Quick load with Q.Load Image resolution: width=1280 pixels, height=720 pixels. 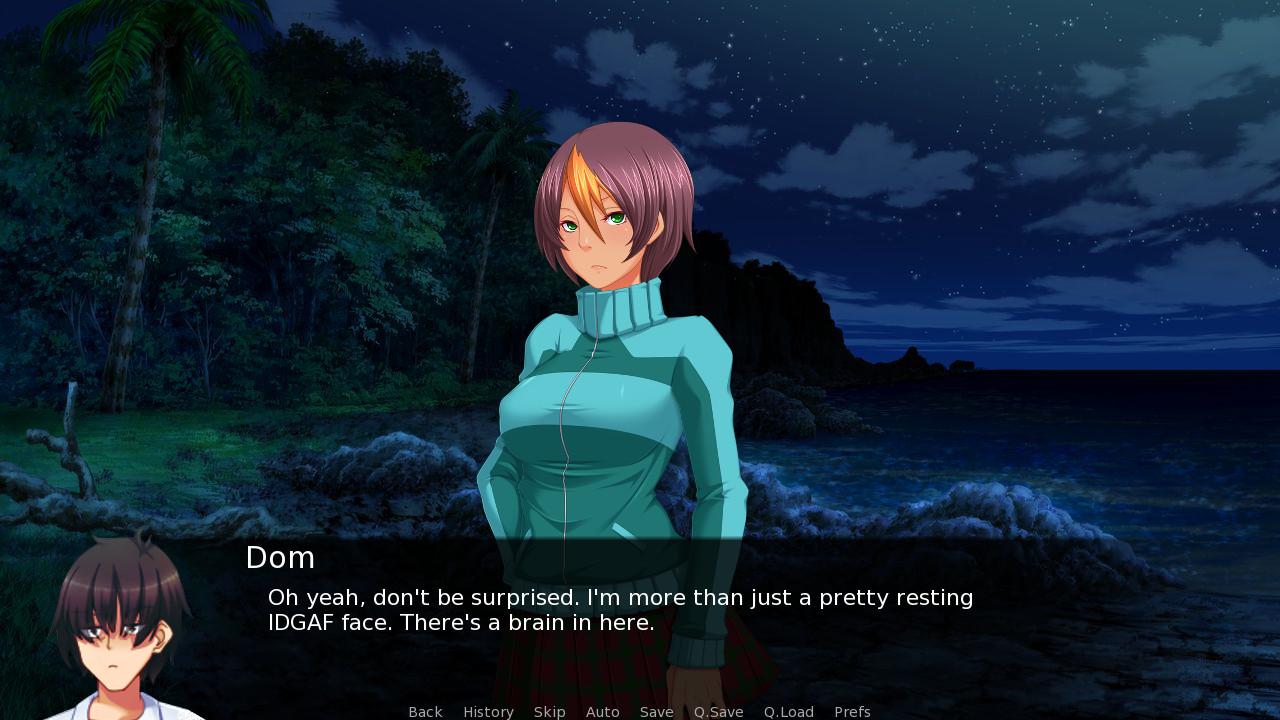(788, 712)
